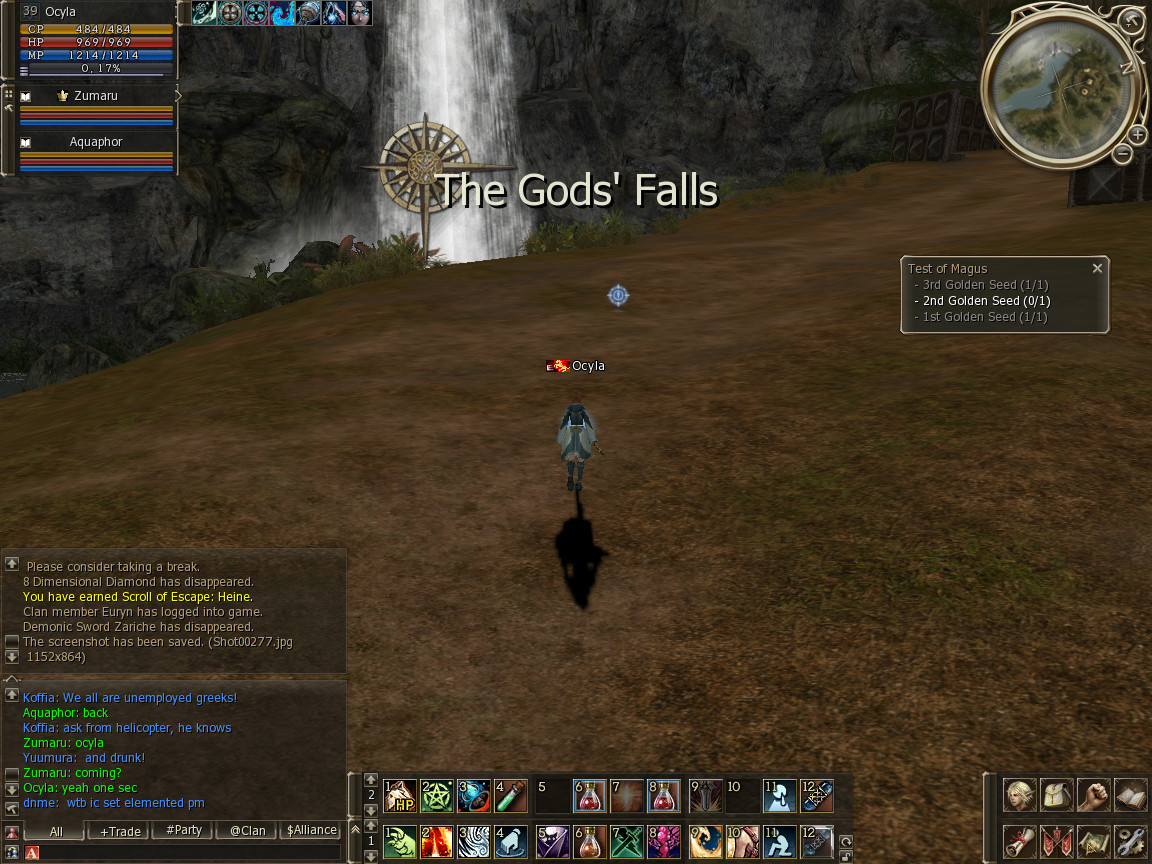Open the character status window (elf portrait)
Screen dimensions: 1152x864
[1020, 796]
